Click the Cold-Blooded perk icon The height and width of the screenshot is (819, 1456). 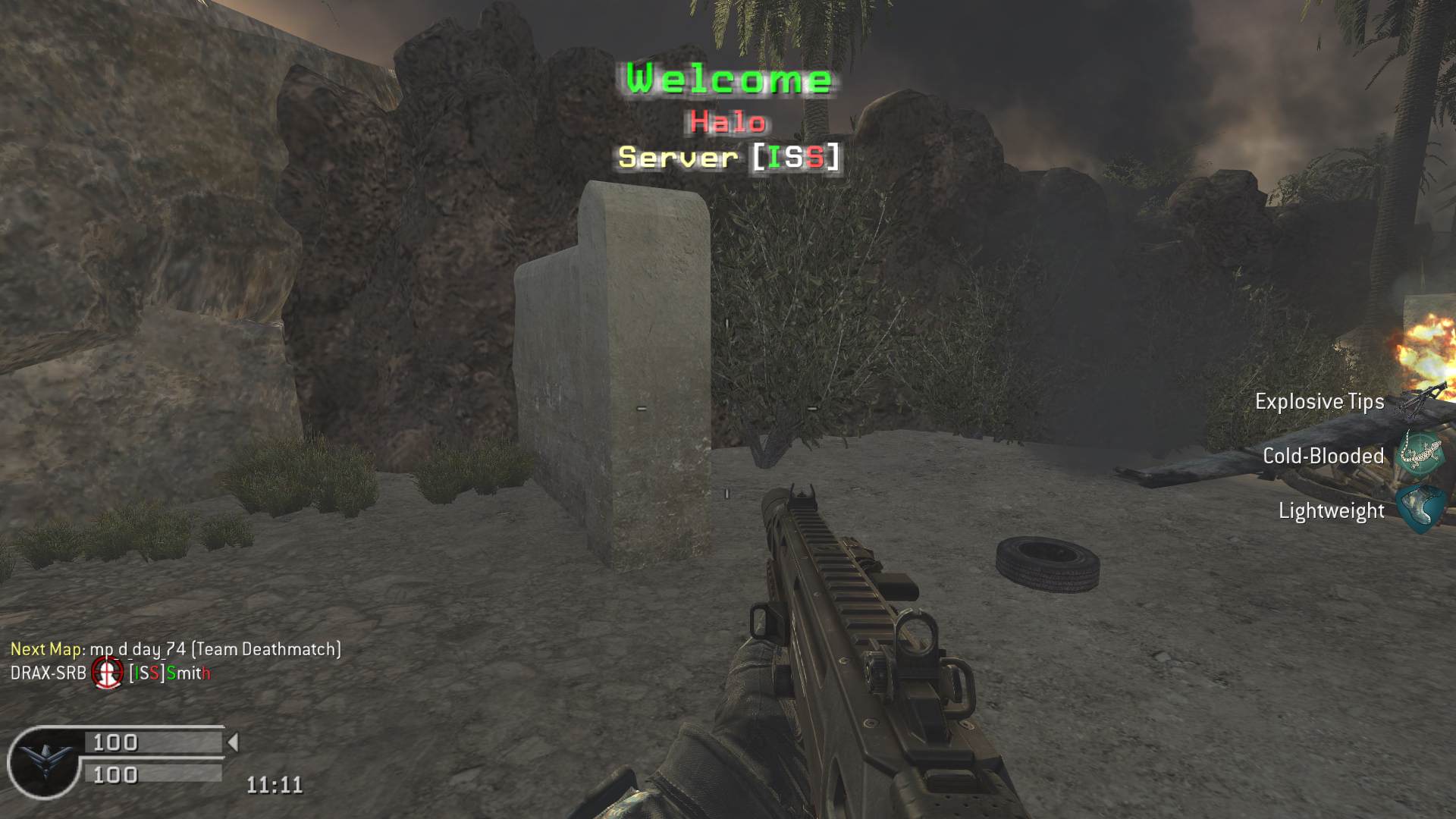click(1420, 453)
